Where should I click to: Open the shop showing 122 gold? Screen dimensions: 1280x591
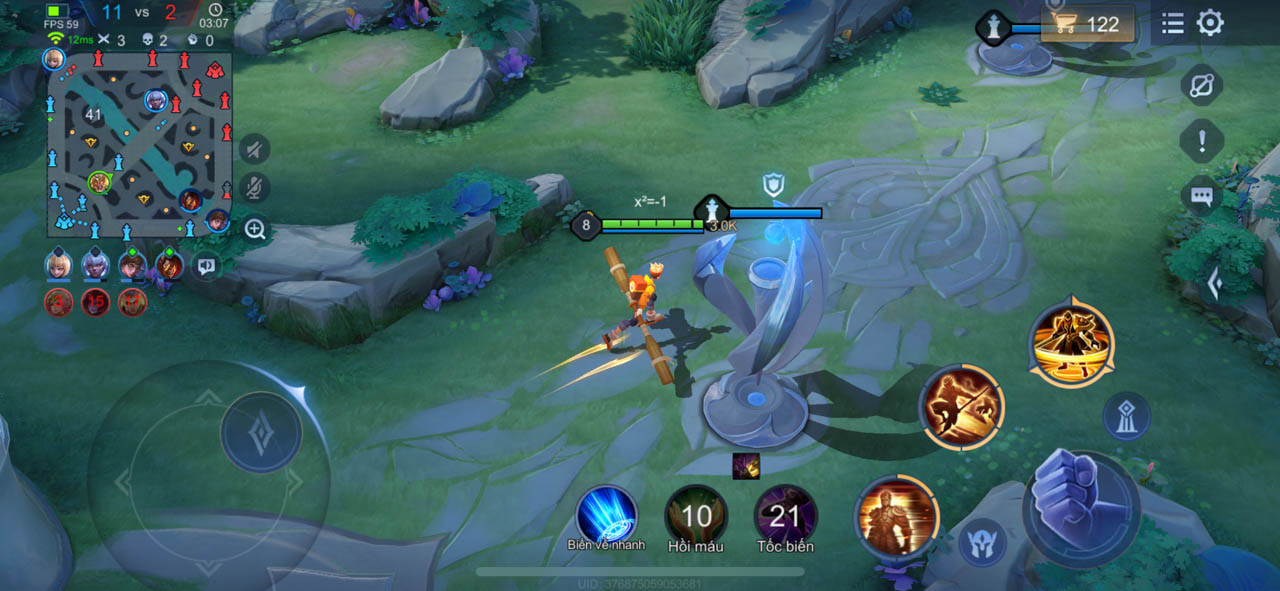1088,24
